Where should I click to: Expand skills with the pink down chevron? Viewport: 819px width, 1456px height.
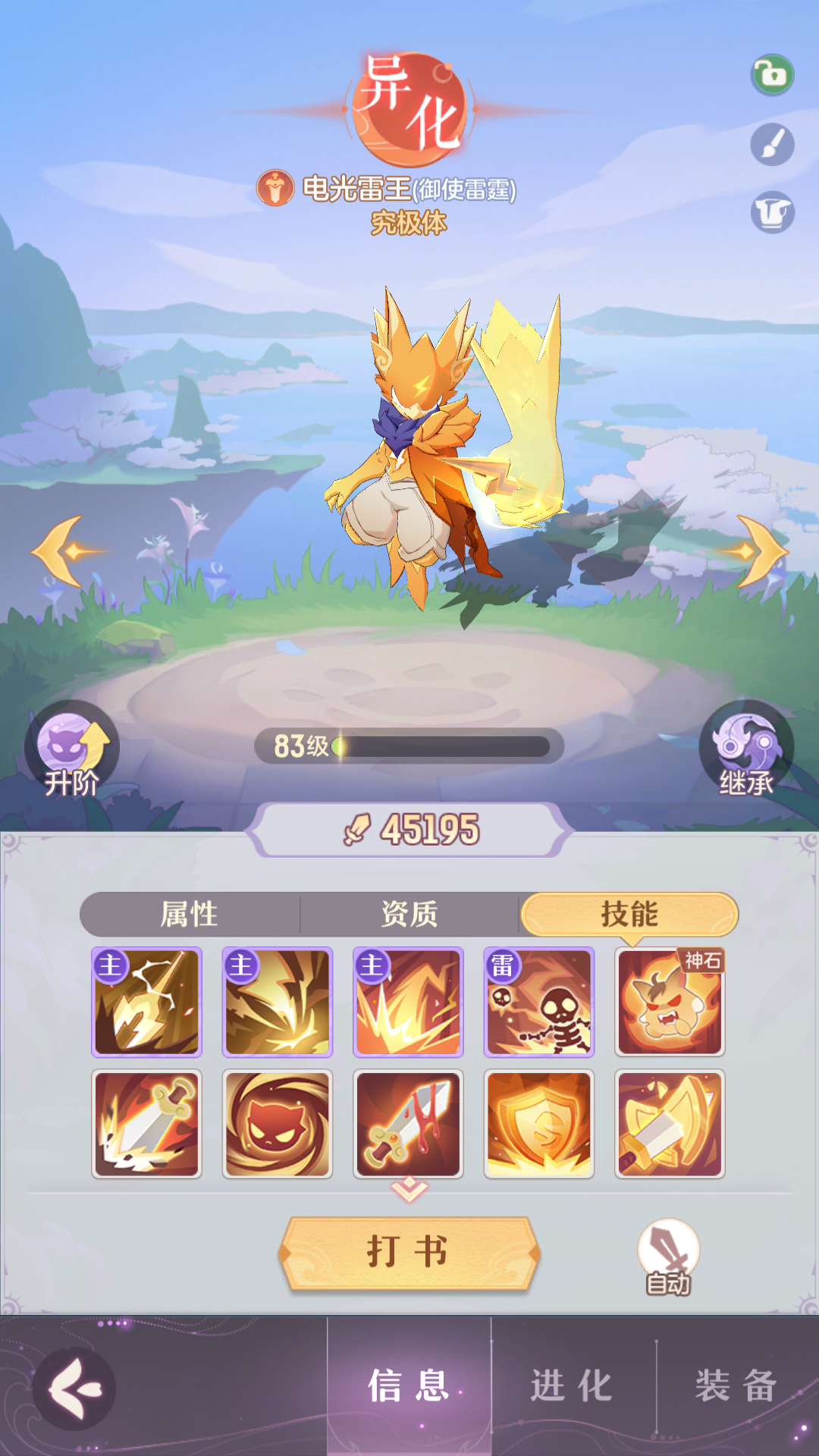[409, 1190]
